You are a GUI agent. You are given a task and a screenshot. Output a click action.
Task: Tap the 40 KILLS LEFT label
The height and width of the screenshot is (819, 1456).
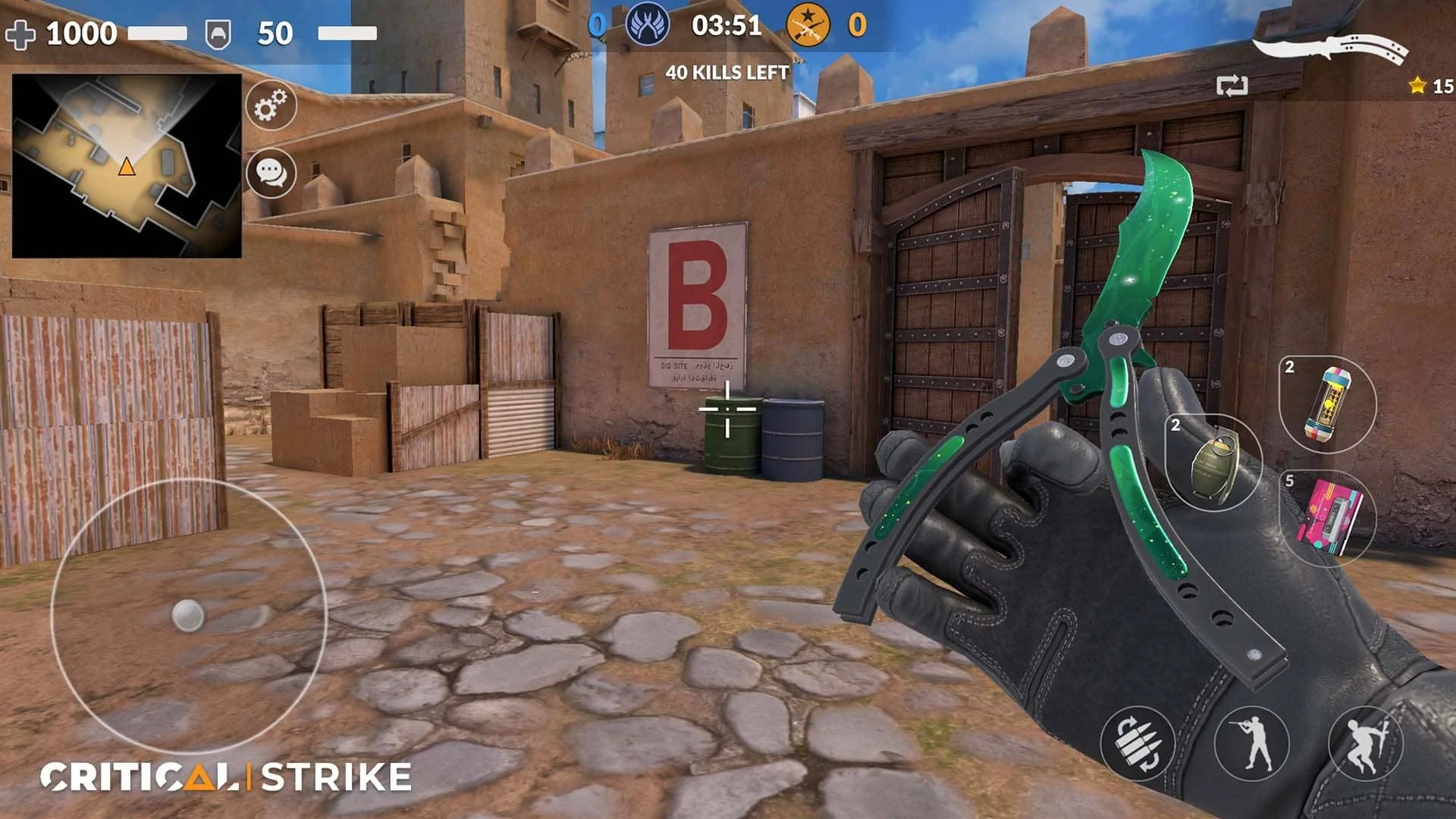coord(726,73)
